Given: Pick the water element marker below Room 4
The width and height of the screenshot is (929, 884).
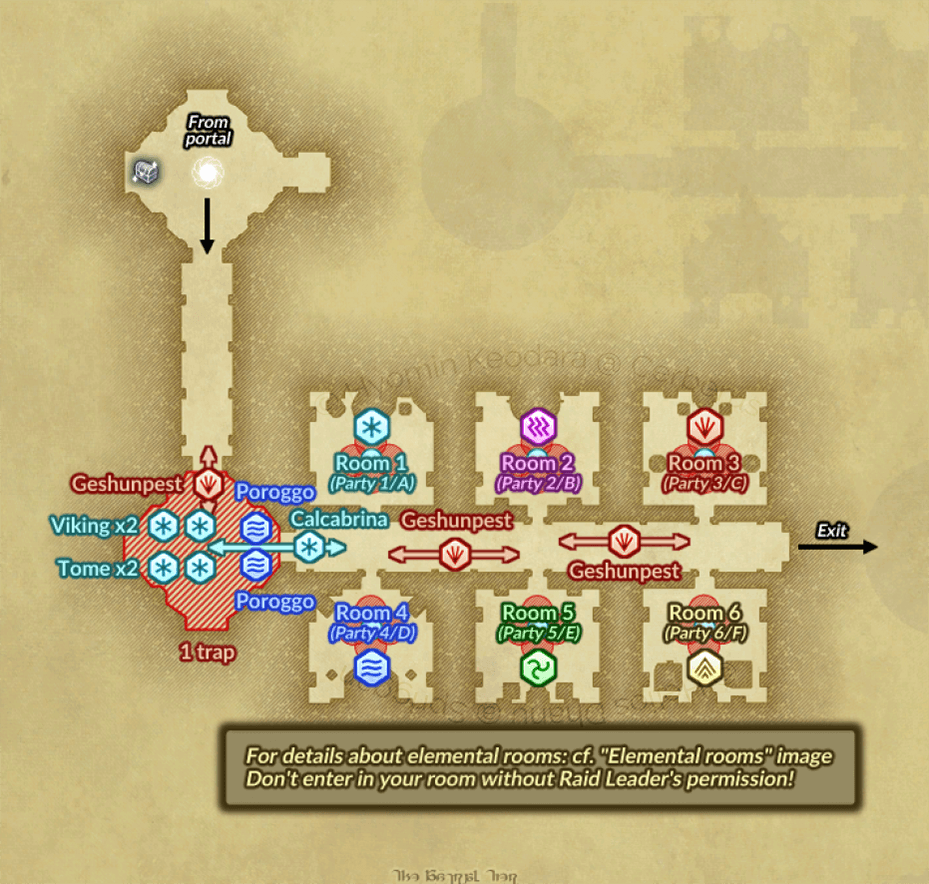Looking at the screenshot, I should click(x=372, y=668).
